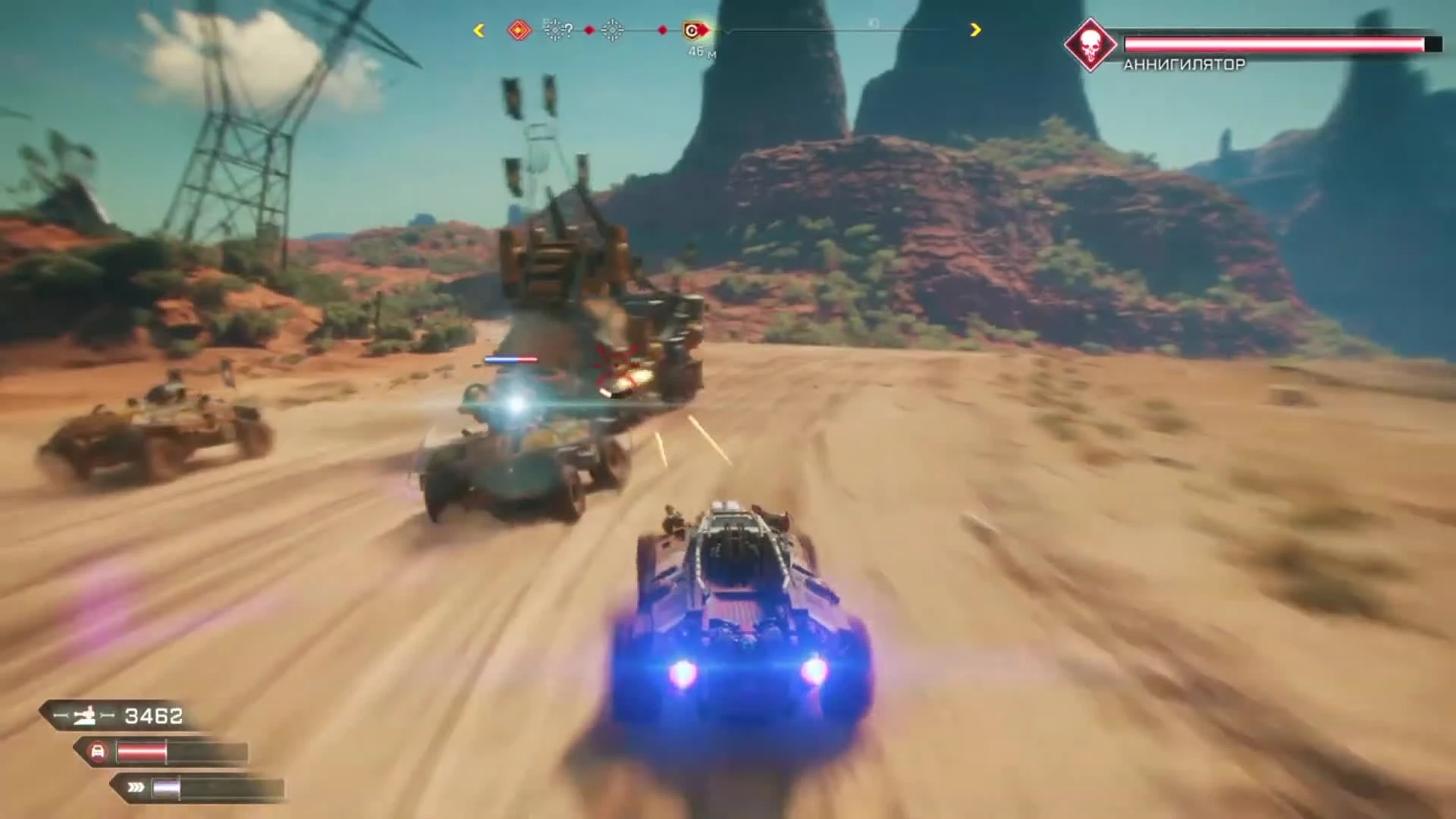Expand the compass with the left yellow chevron
The height and width of the screenshot is (819, 1456).
tap(478, 30)
